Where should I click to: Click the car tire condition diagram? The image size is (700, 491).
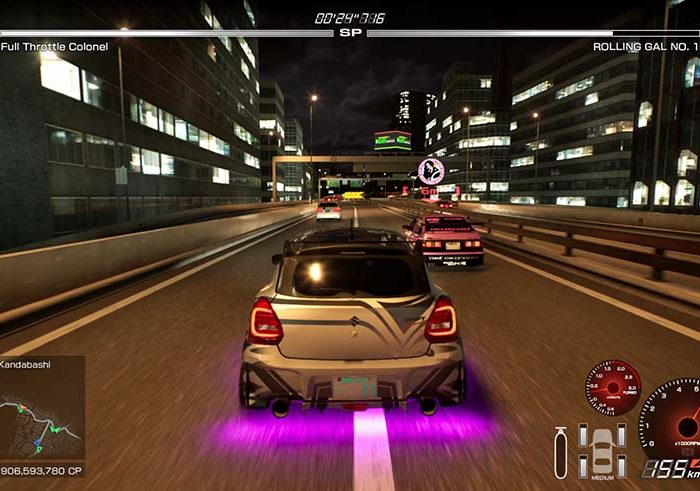tap(603, 450)
